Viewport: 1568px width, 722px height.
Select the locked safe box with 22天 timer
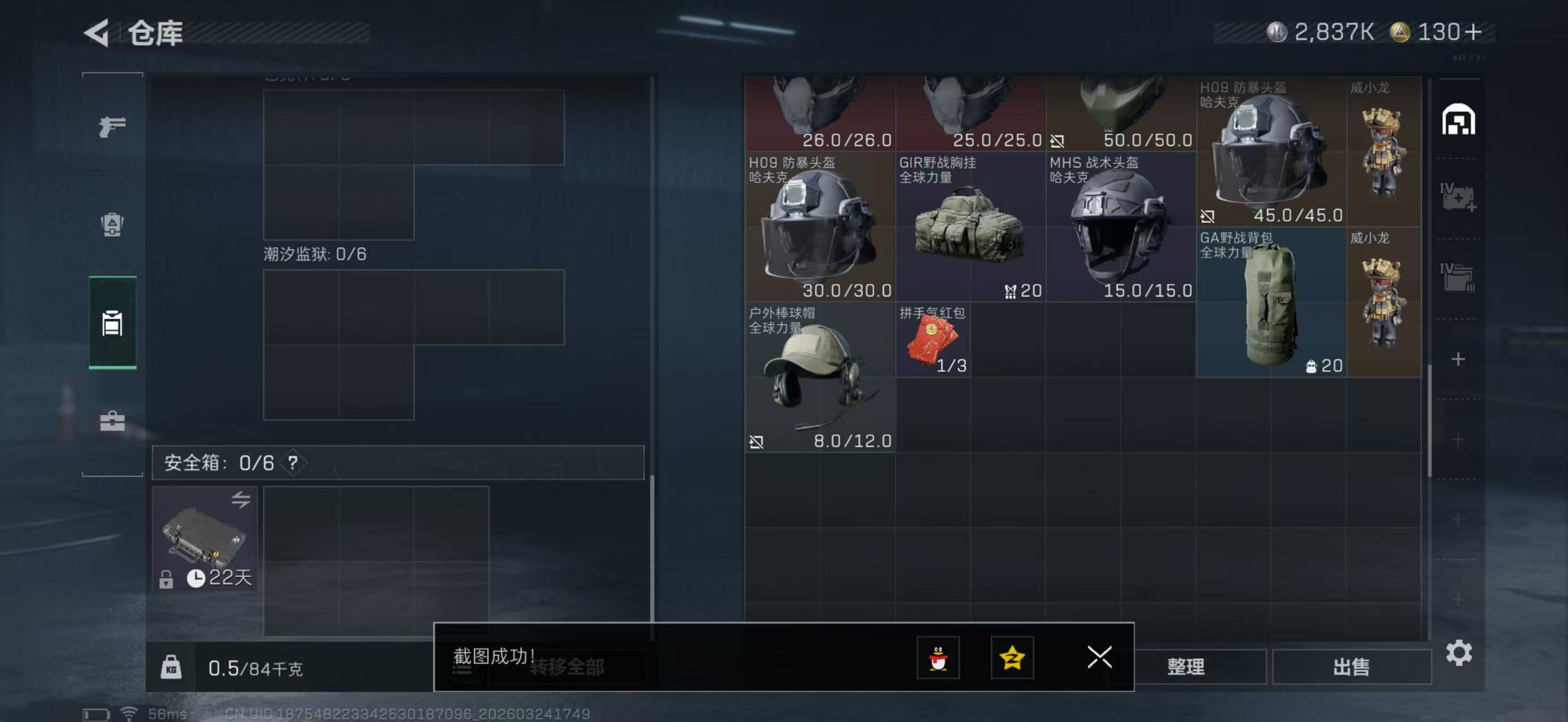click(x=205, y=538)
